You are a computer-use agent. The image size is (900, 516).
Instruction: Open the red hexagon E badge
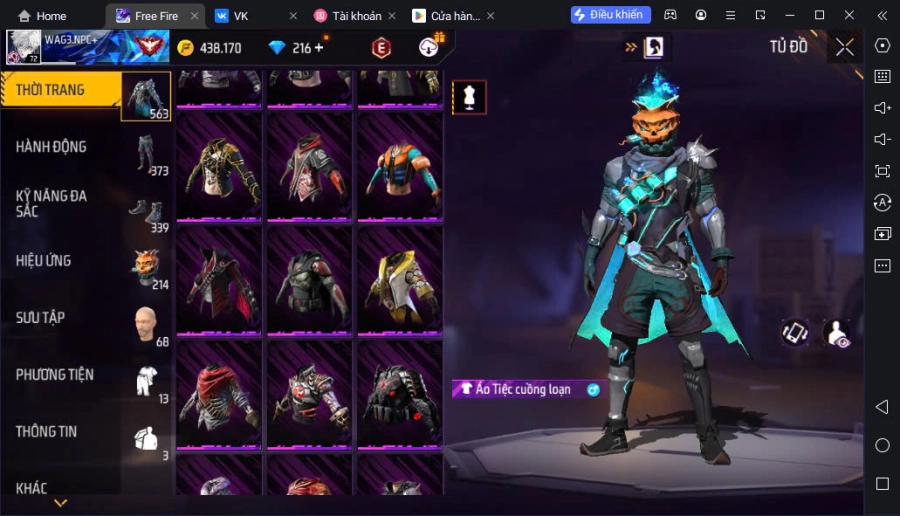pos(381,47)
